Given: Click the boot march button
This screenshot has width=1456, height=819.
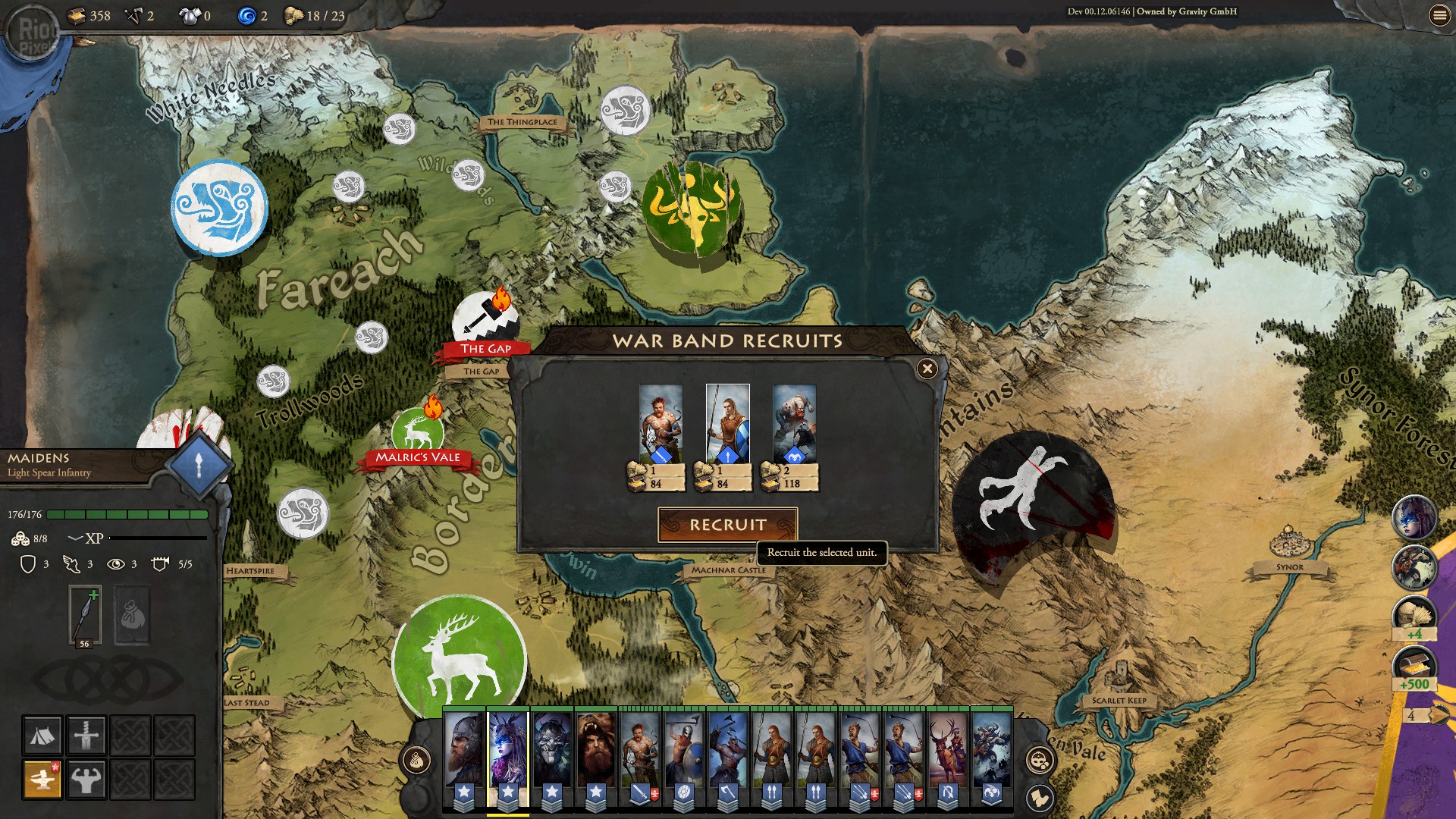Looking at the screenshot, I should pos(1039,798).
